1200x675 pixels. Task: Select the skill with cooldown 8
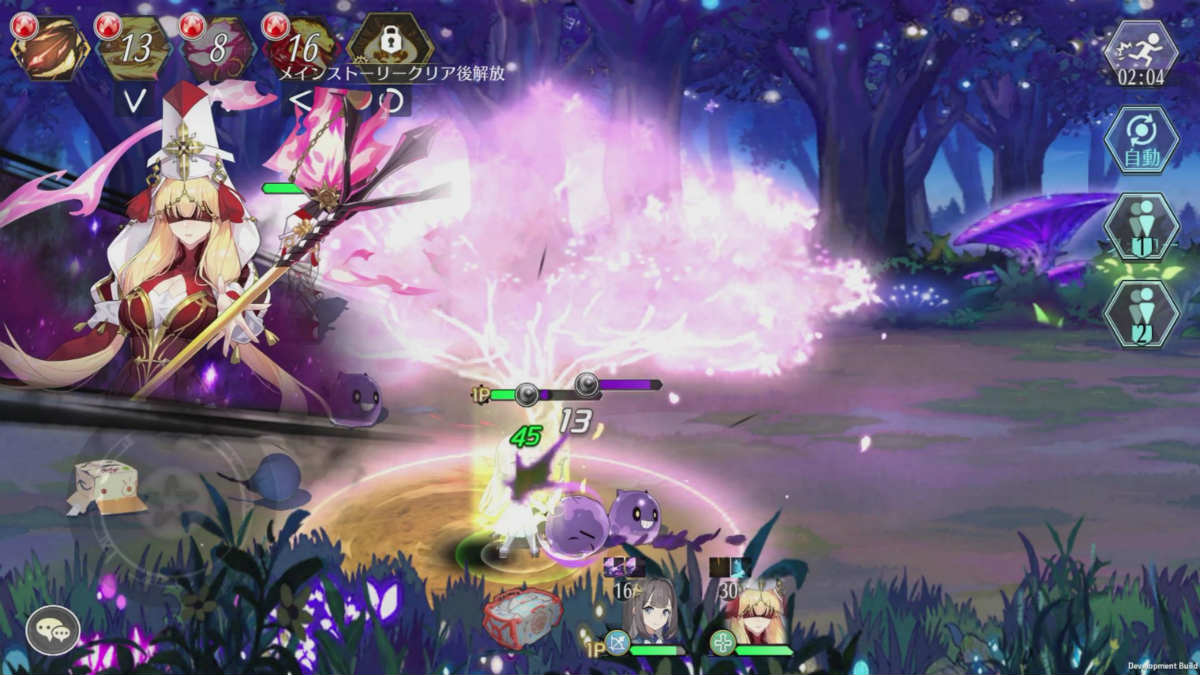(x=218, y=47)
